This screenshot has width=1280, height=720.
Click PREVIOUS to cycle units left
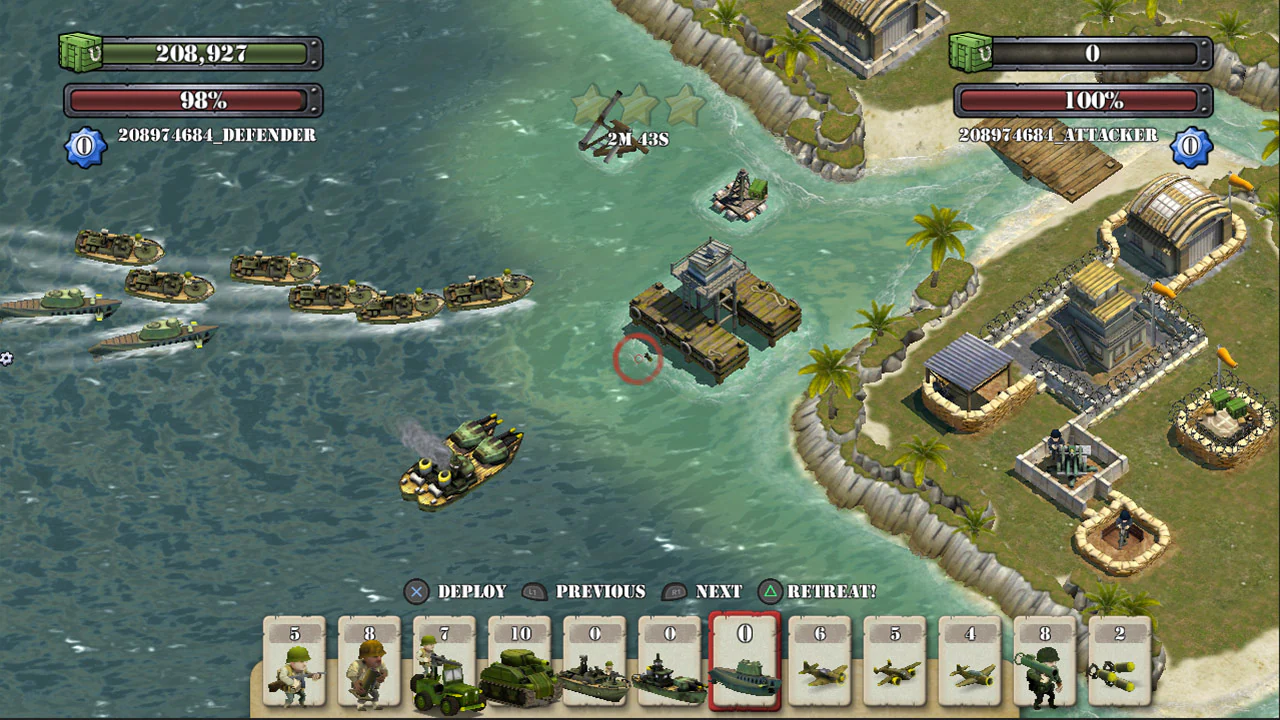pos(601,592)
